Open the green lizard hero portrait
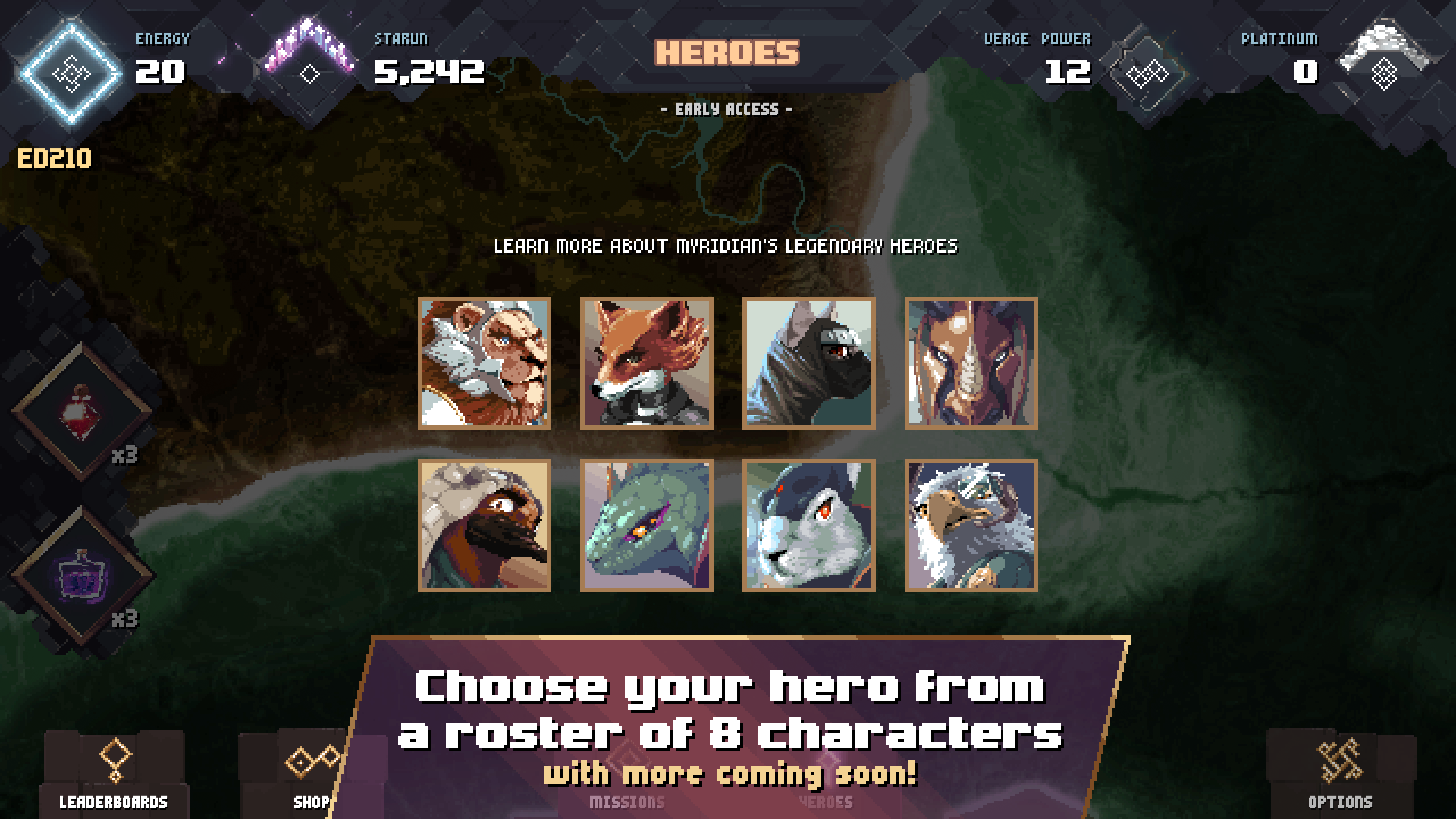Viewport: 1456px width, 819px height. (647, 525)
